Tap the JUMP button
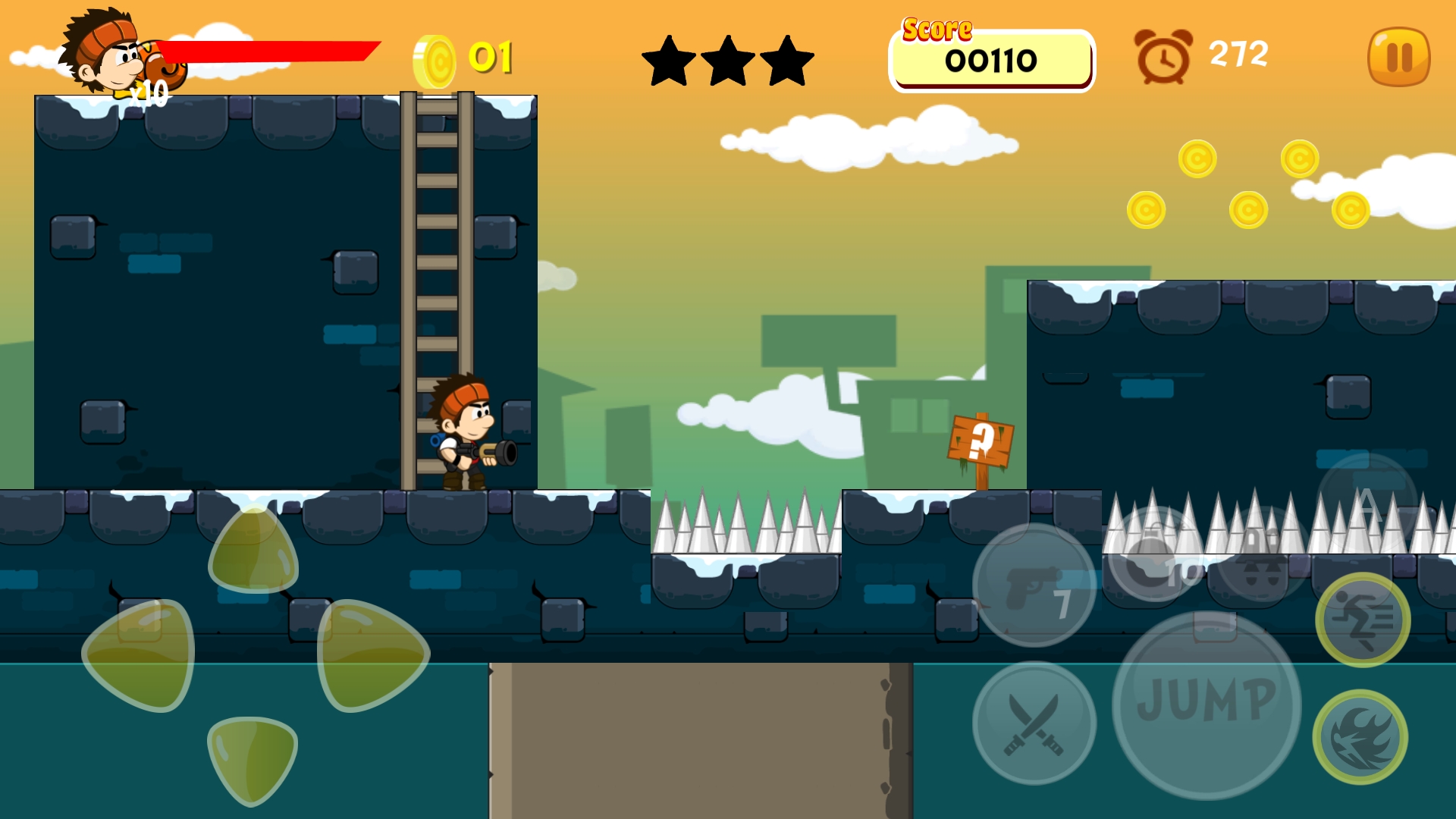 pos(1207,704)
